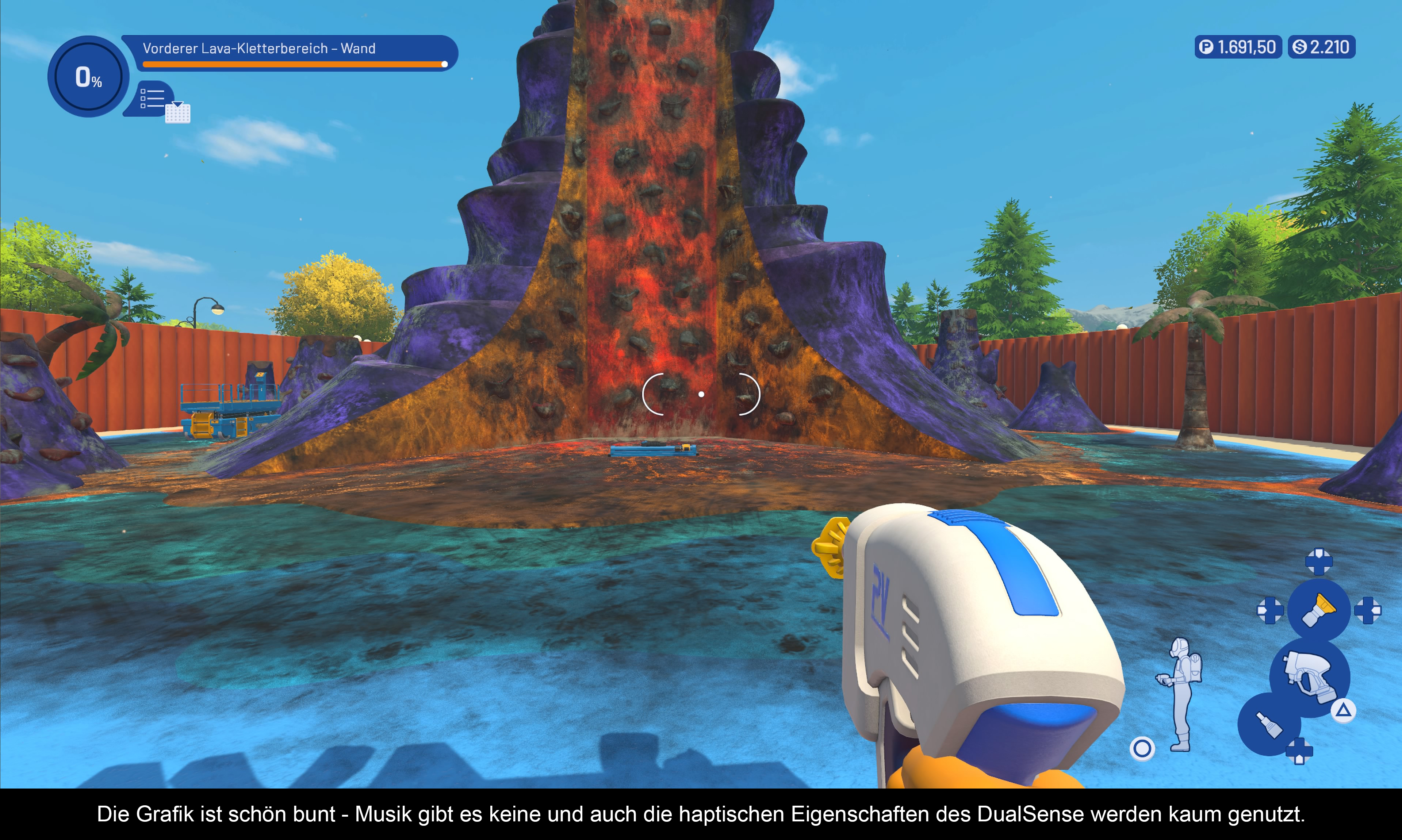Open the job task list icon
This screenshot has width=1402, height=840.
153,99
